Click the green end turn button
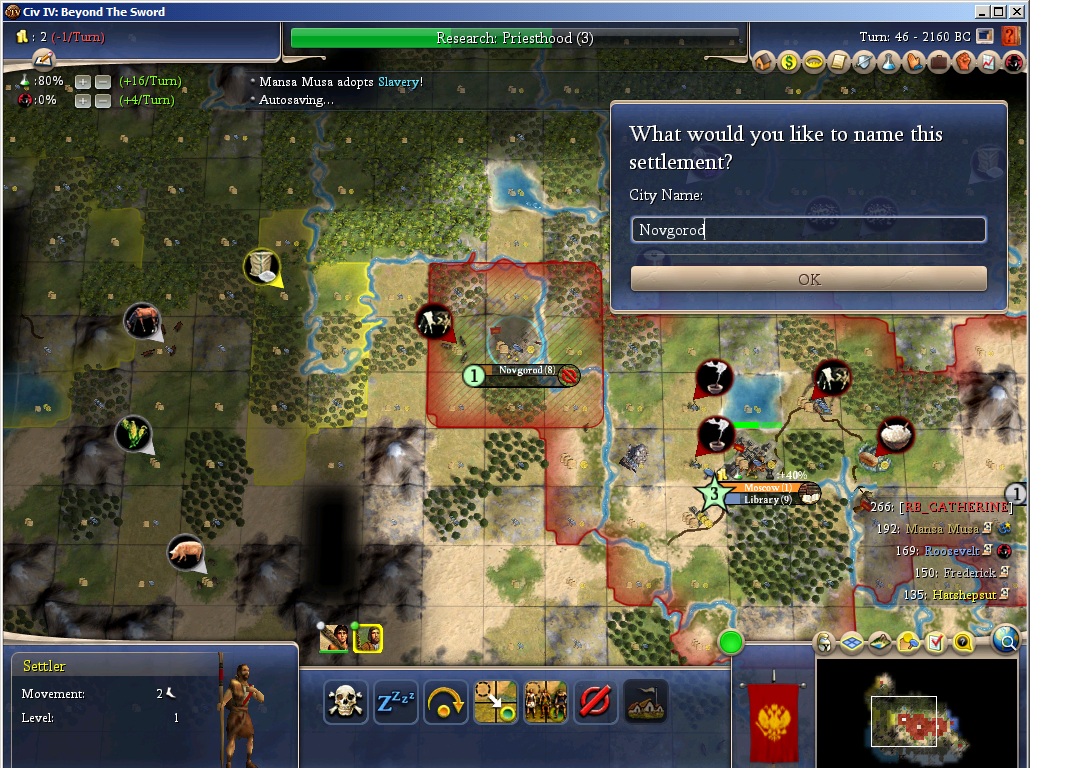 (732, 642)
